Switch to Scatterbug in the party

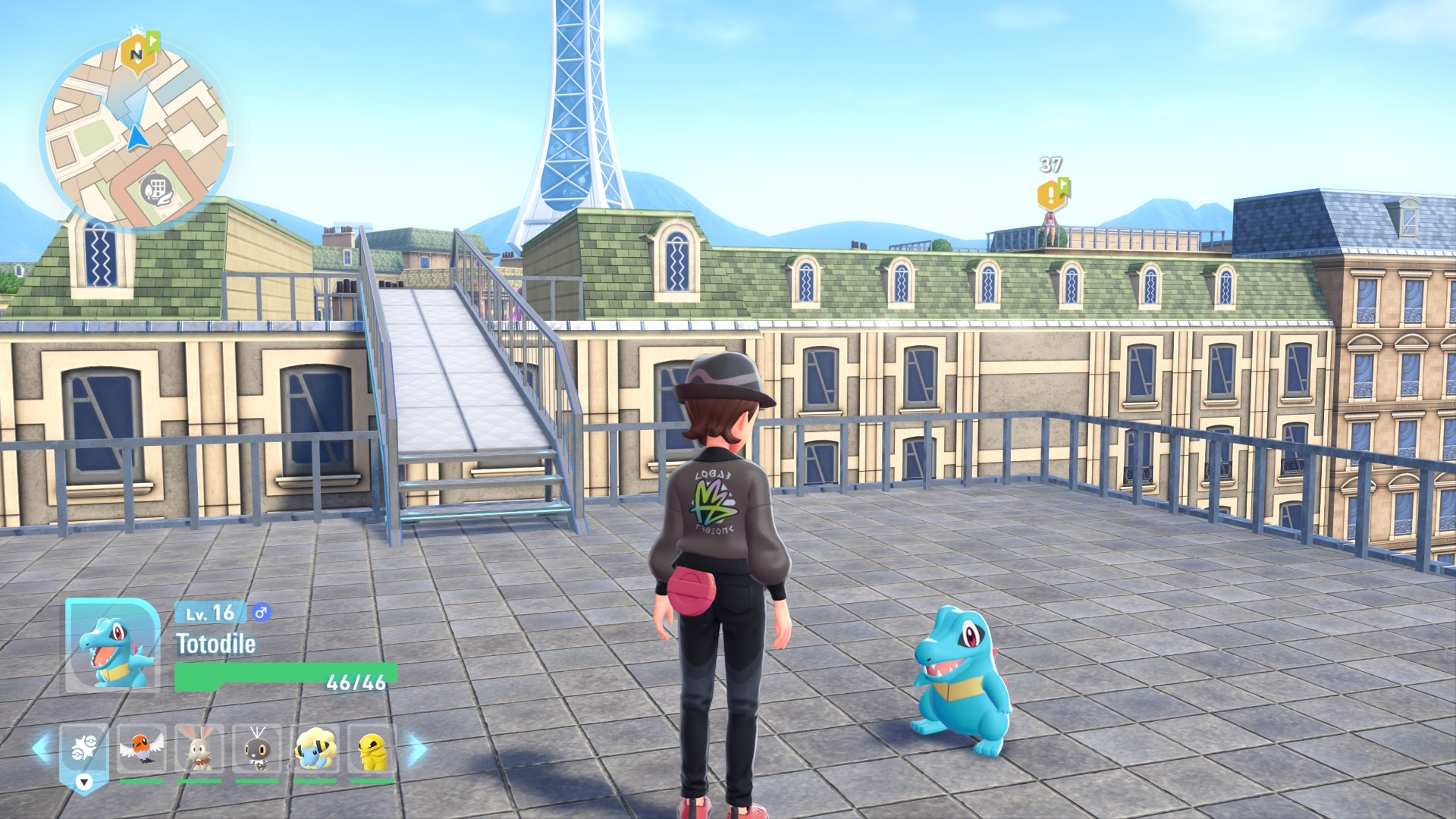click(257, 748)
